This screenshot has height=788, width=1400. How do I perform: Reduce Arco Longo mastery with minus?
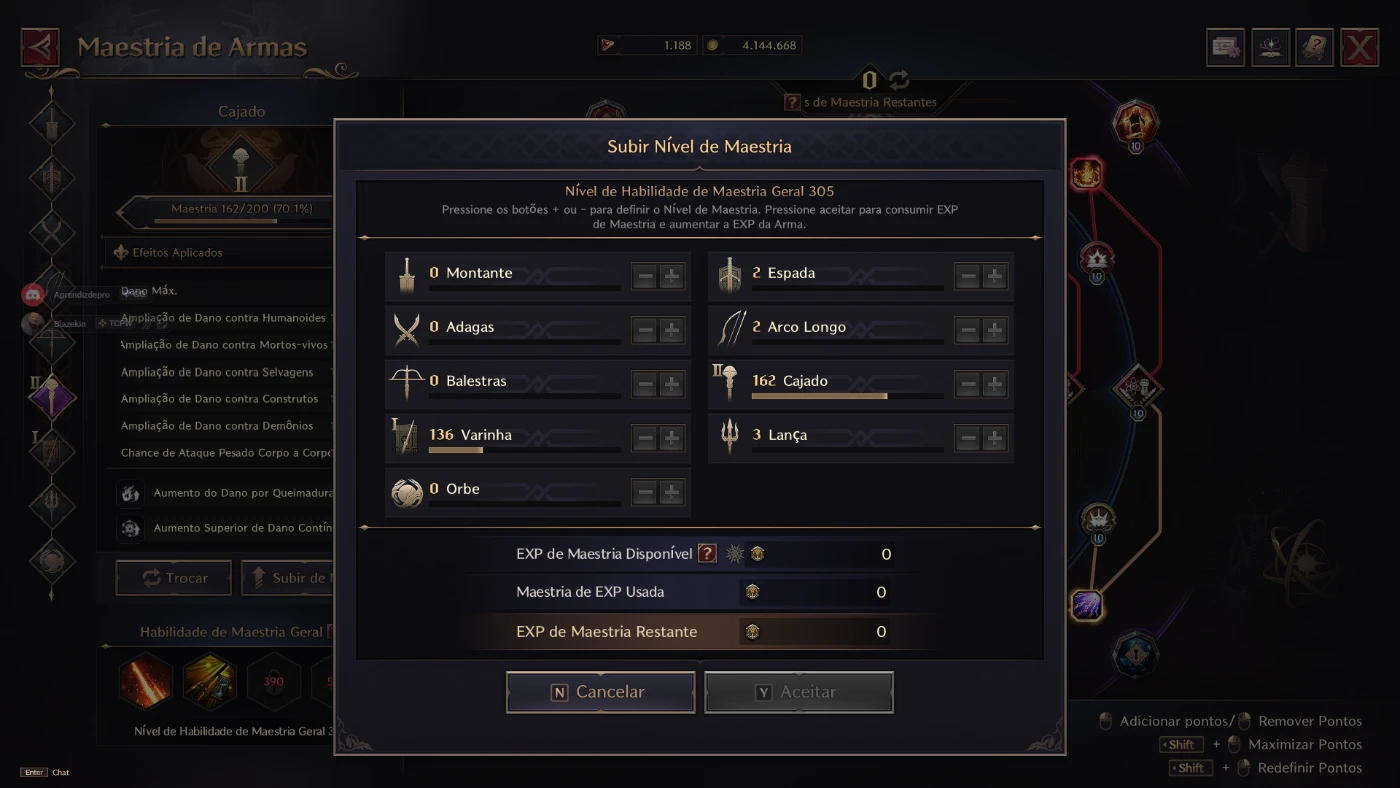(968, 330)
